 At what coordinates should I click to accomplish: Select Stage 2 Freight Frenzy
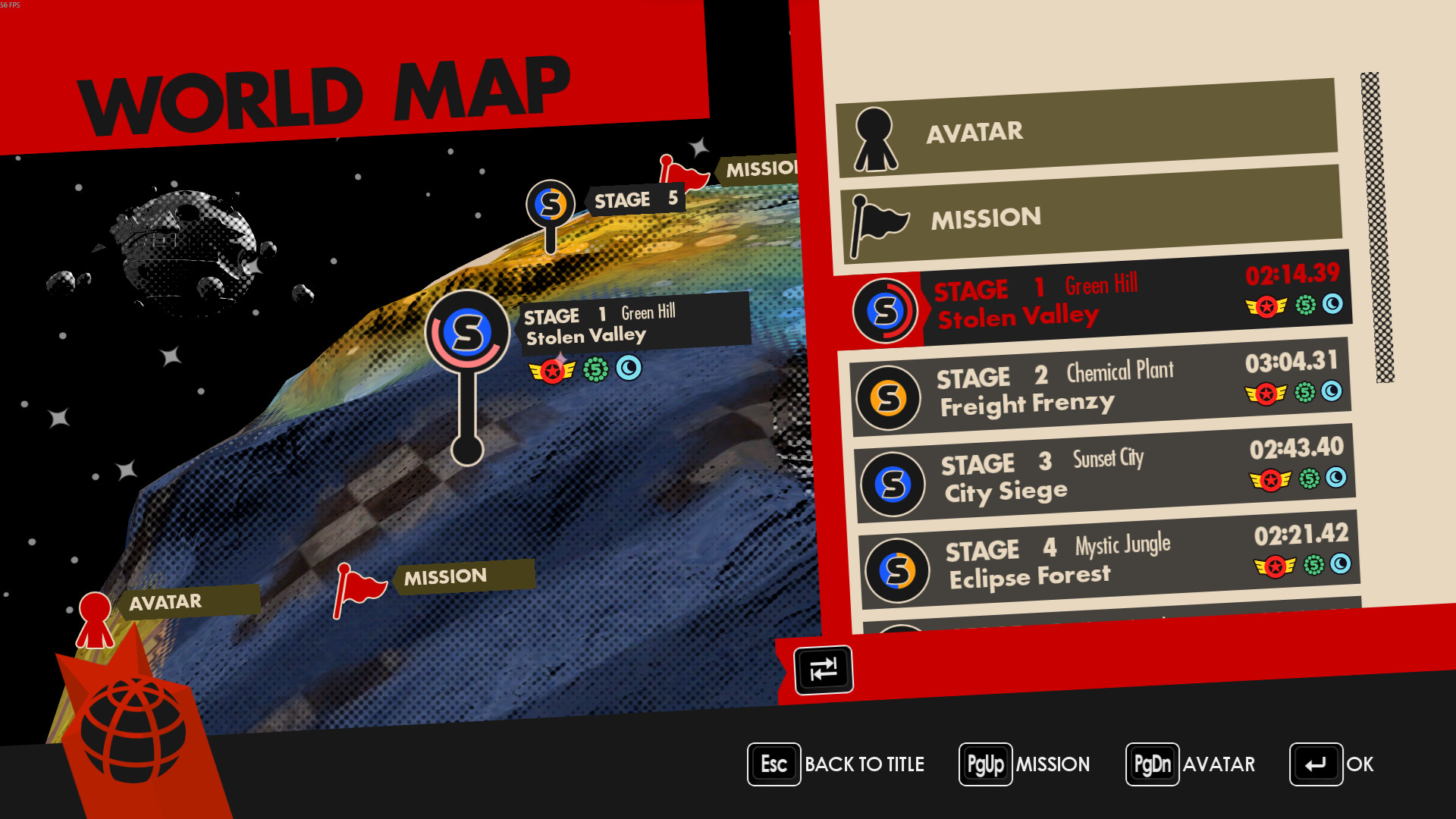point(1100,388)
